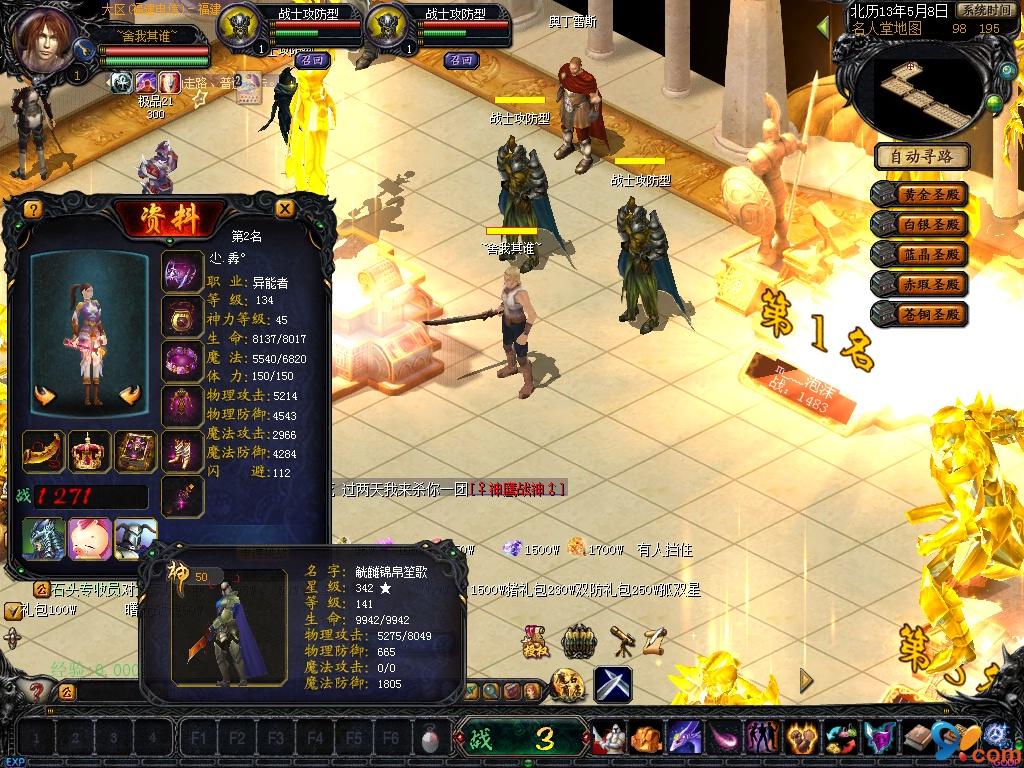Click the 自动寻路 auto-pathfinding button
1024x768 pixels.
[x=922, y=156]
